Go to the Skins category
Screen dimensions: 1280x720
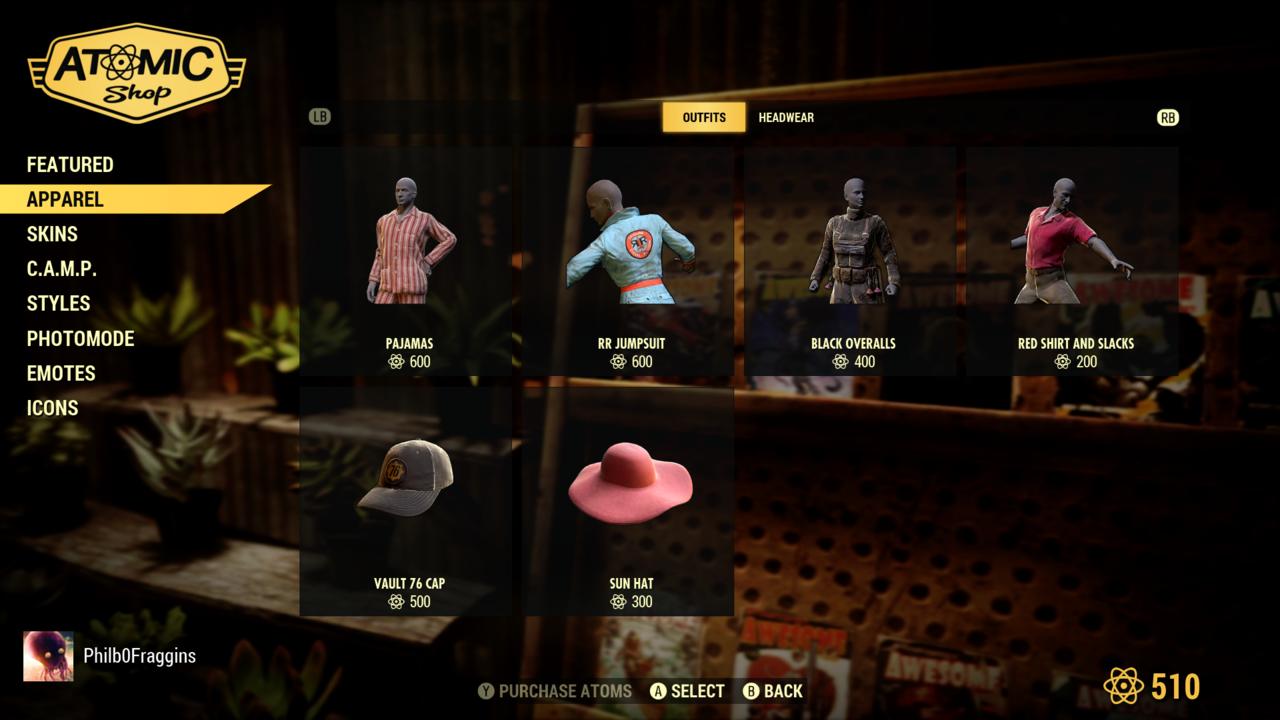tap(52, 234)
